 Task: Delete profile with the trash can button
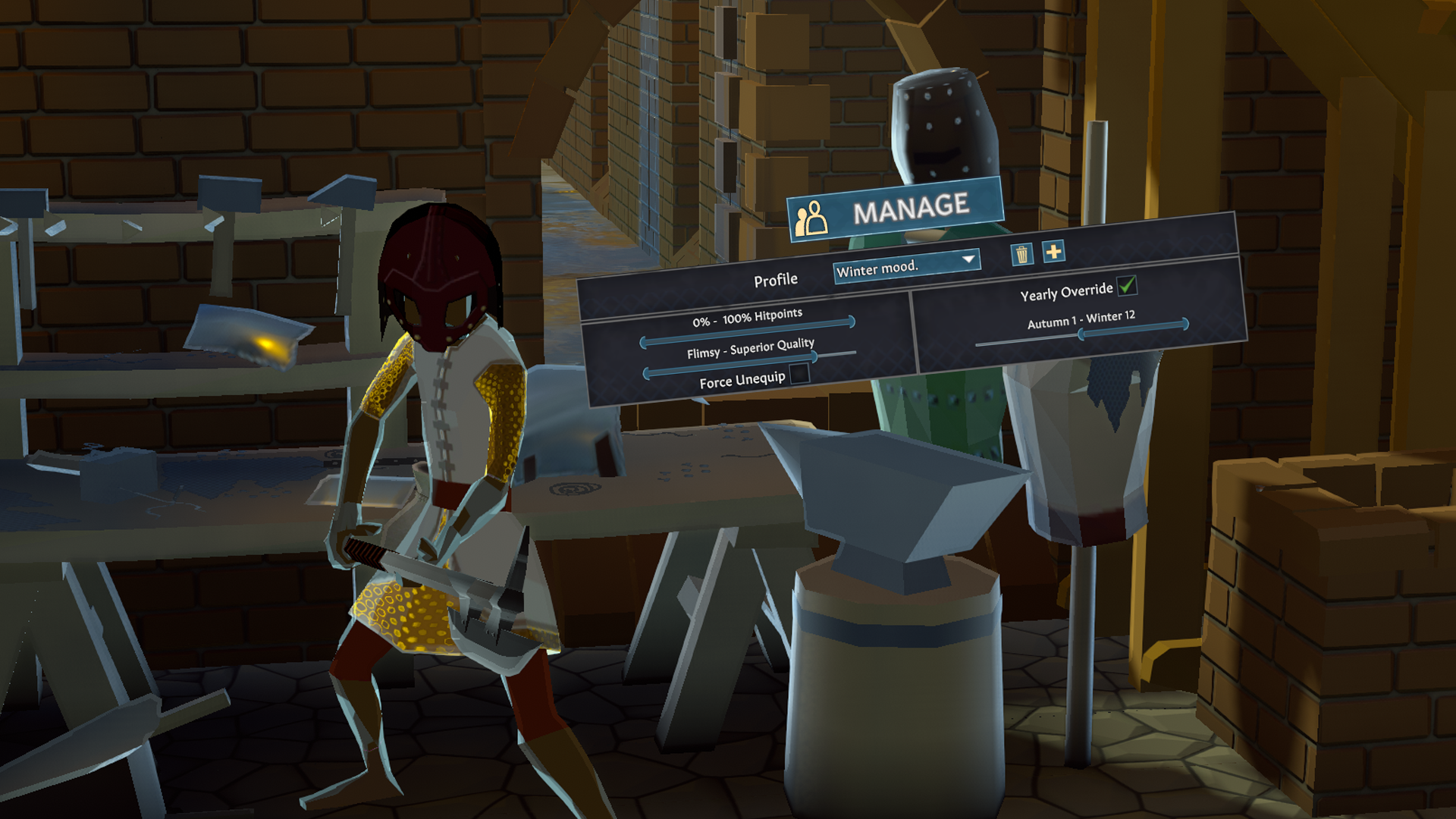click(x=1022, y=254)
